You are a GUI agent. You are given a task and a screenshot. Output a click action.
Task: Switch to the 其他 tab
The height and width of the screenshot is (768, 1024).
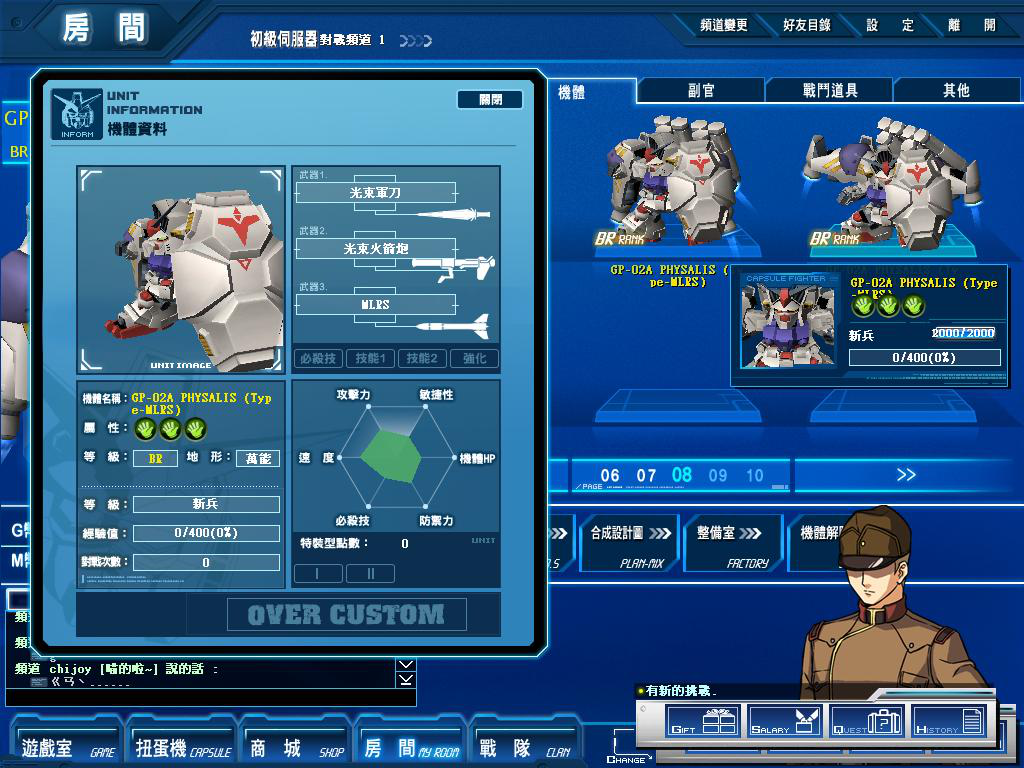[x=956, y=90]
